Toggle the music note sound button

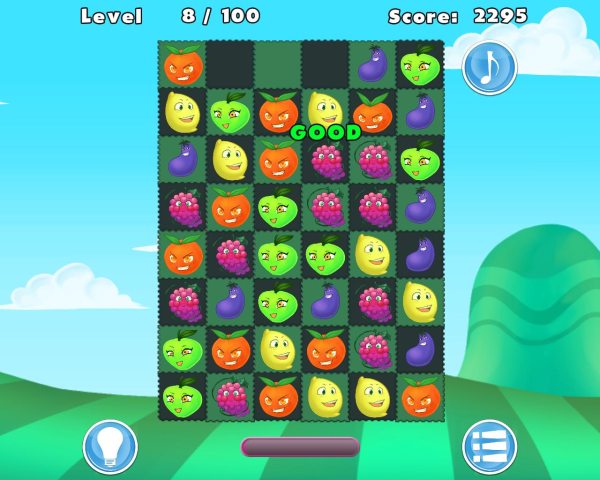tap(489, 67)
